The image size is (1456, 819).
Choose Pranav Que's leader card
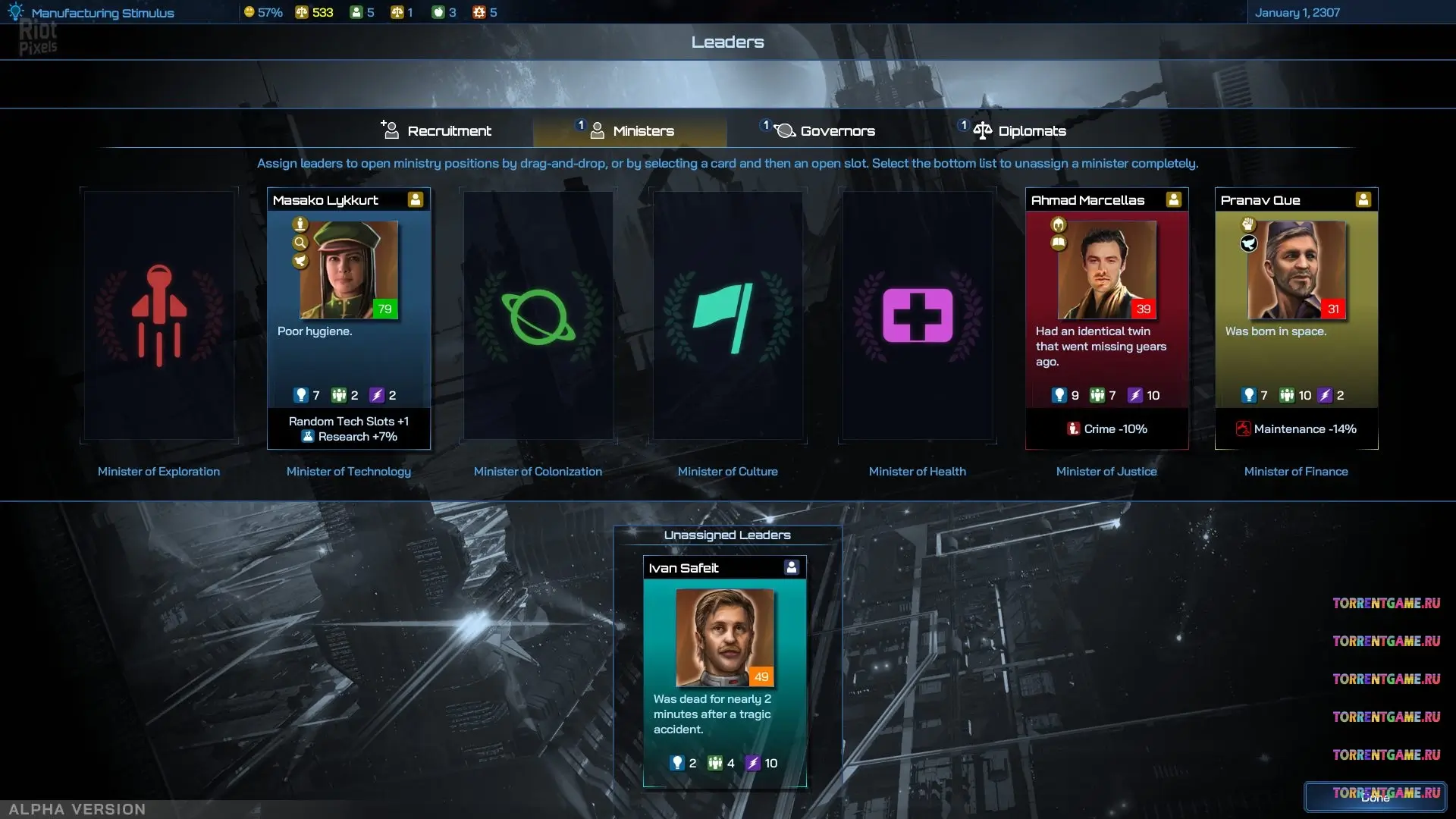pyautogui.click(x=1296, y=317)
